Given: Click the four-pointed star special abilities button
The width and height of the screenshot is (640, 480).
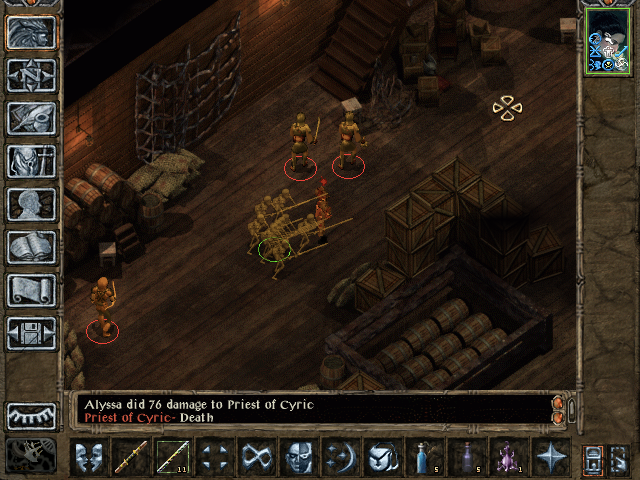Looking at the screenshot, I should click(x=551, y=458).
